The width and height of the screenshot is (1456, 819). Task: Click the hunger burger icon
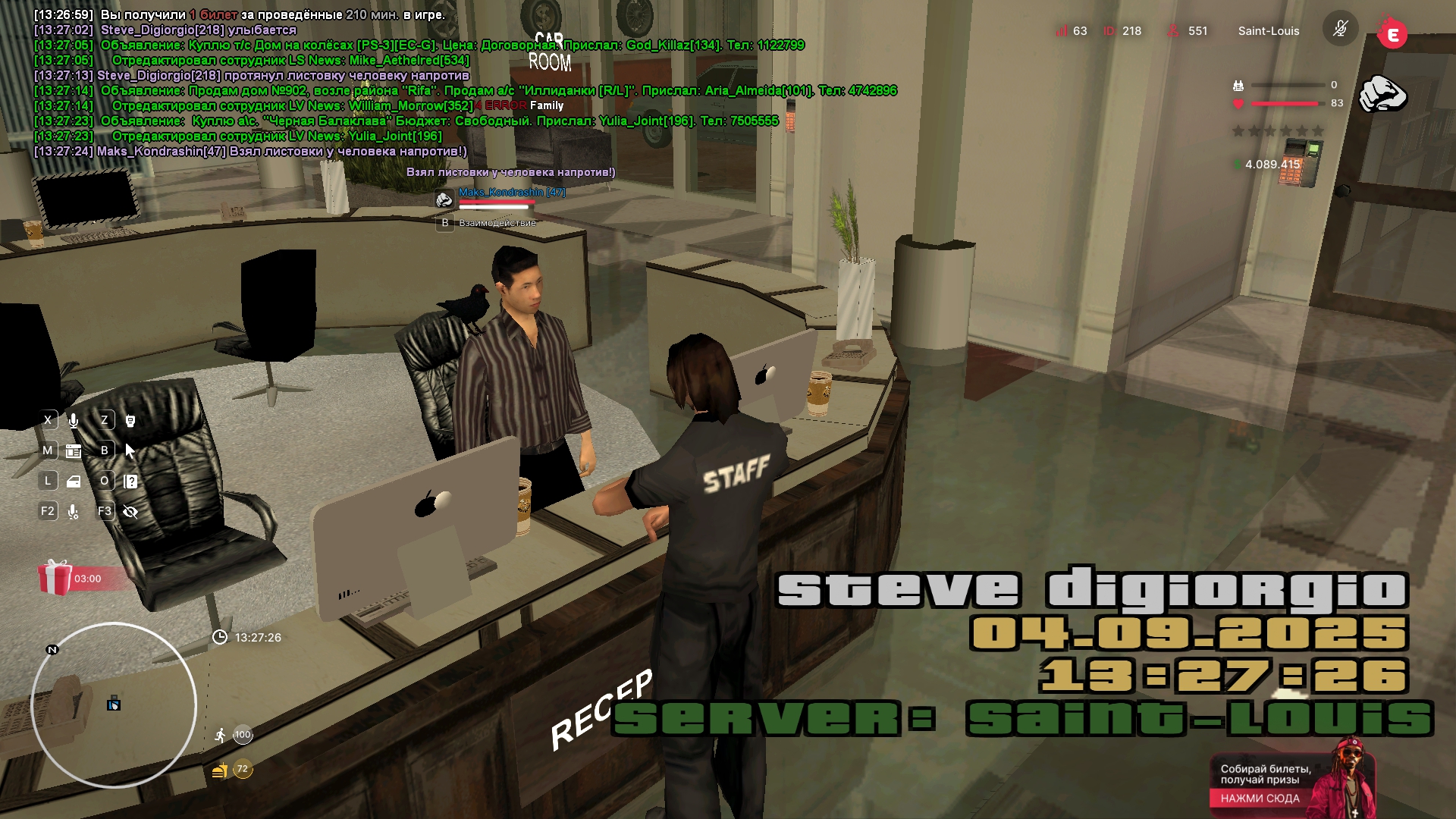220,770
